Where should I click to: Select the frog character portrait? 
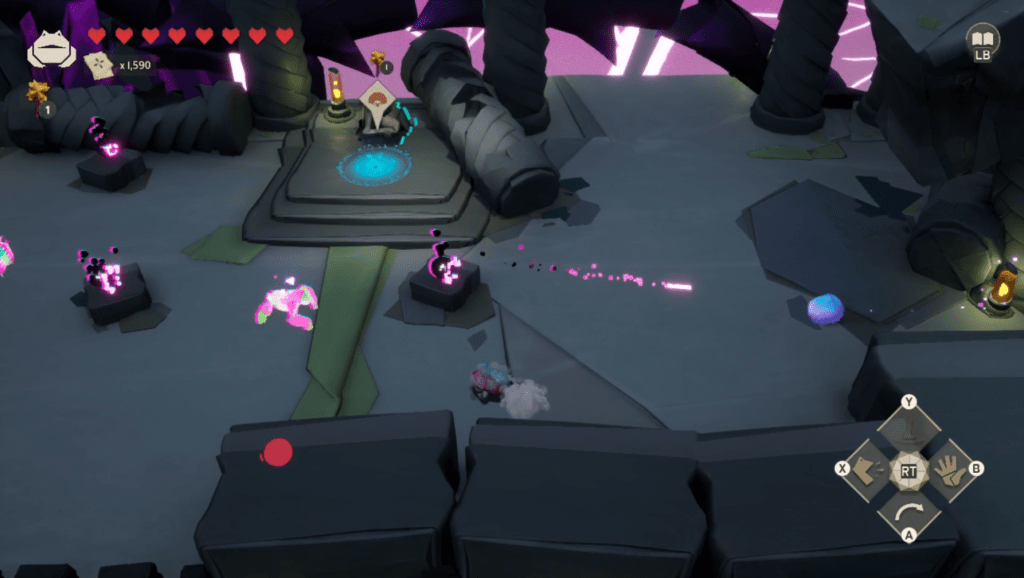51,49
